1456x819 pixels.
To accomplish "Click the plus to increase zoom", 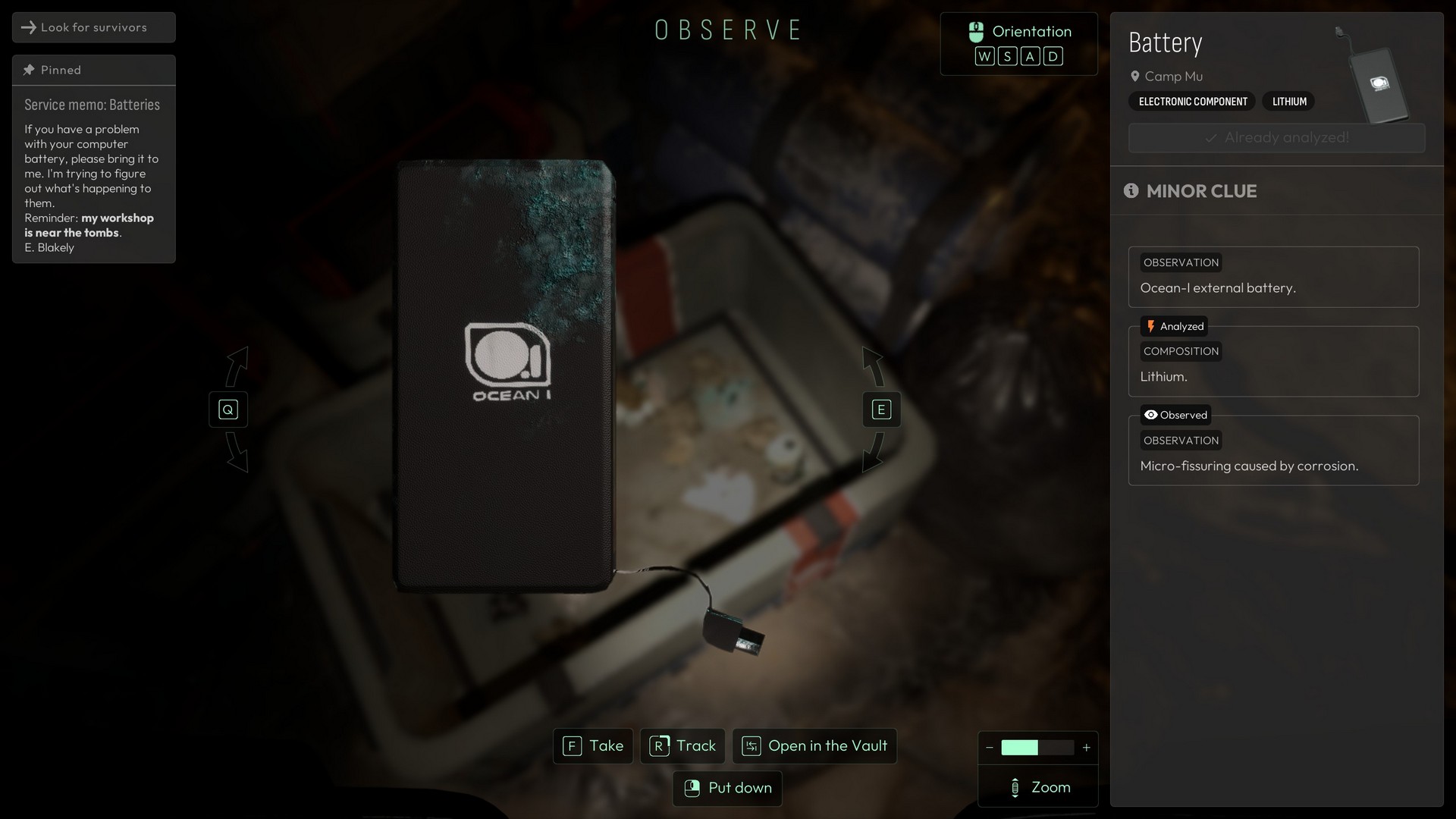I will [x=1087, y=748].
